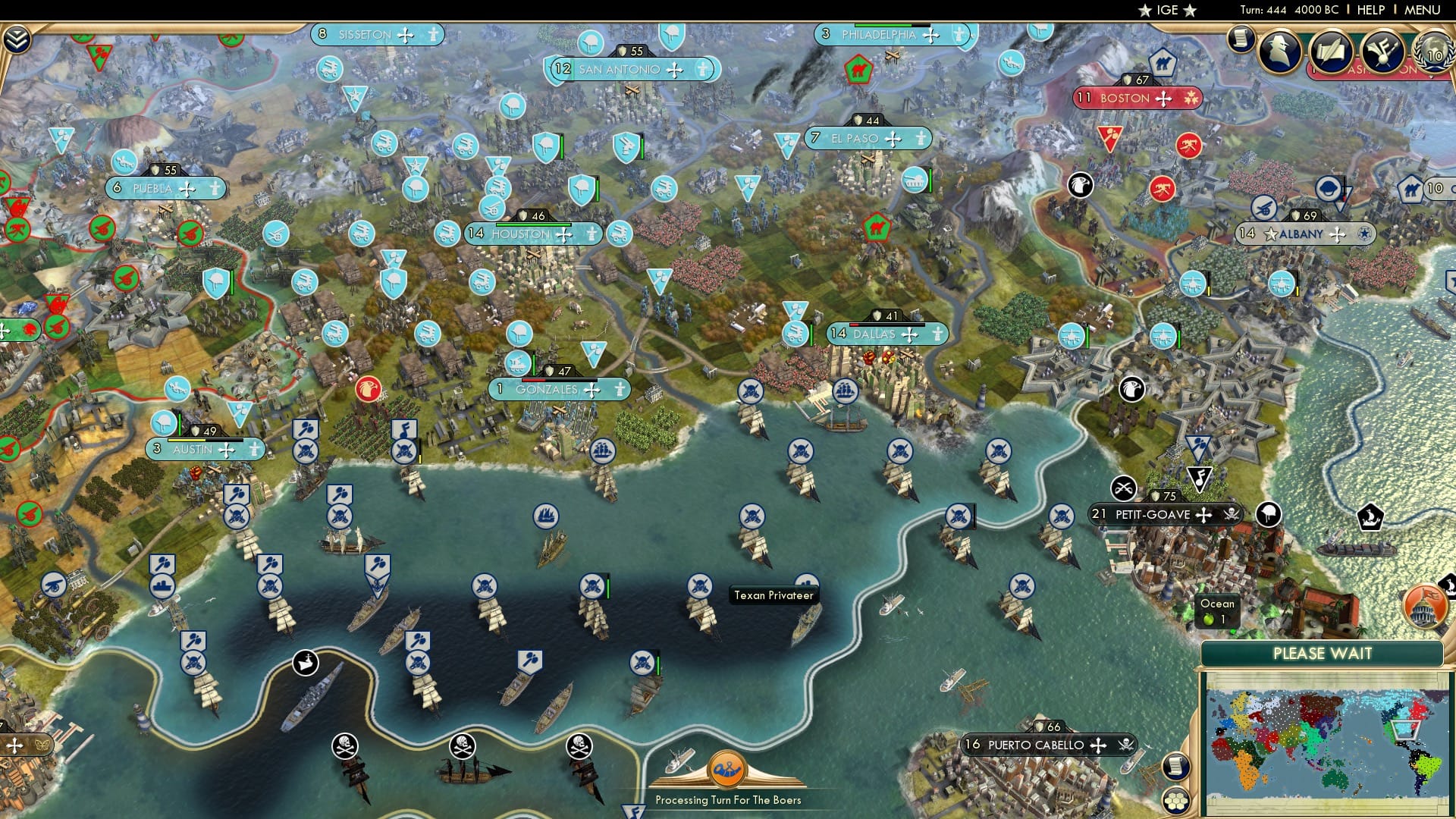Toggle the hex grid overlay near the minimap

coord(1175,802)
